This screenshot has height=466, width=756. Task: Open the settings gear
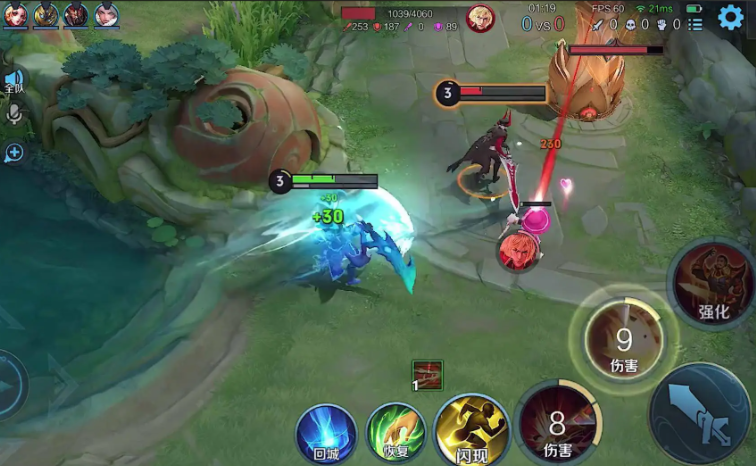(731, 19)
